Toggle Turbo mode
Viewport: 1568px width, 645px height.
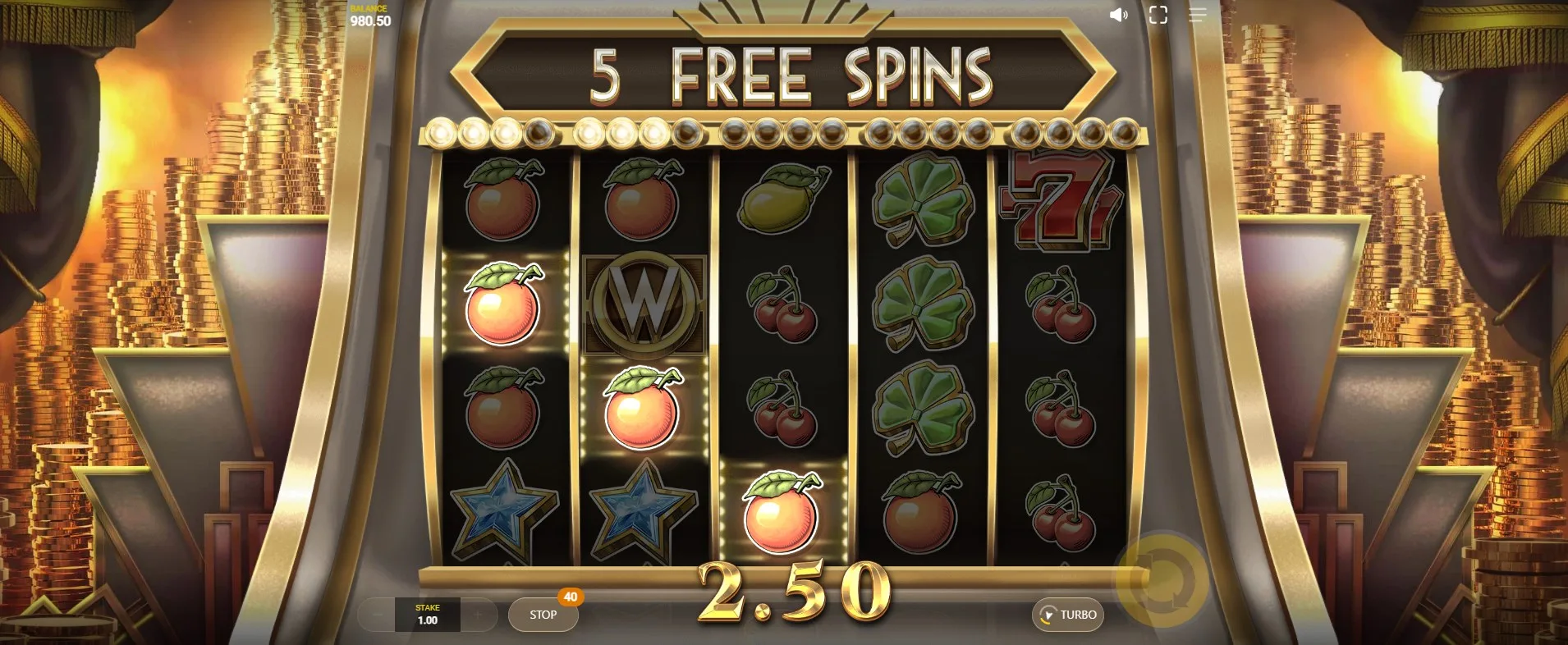1068,615
